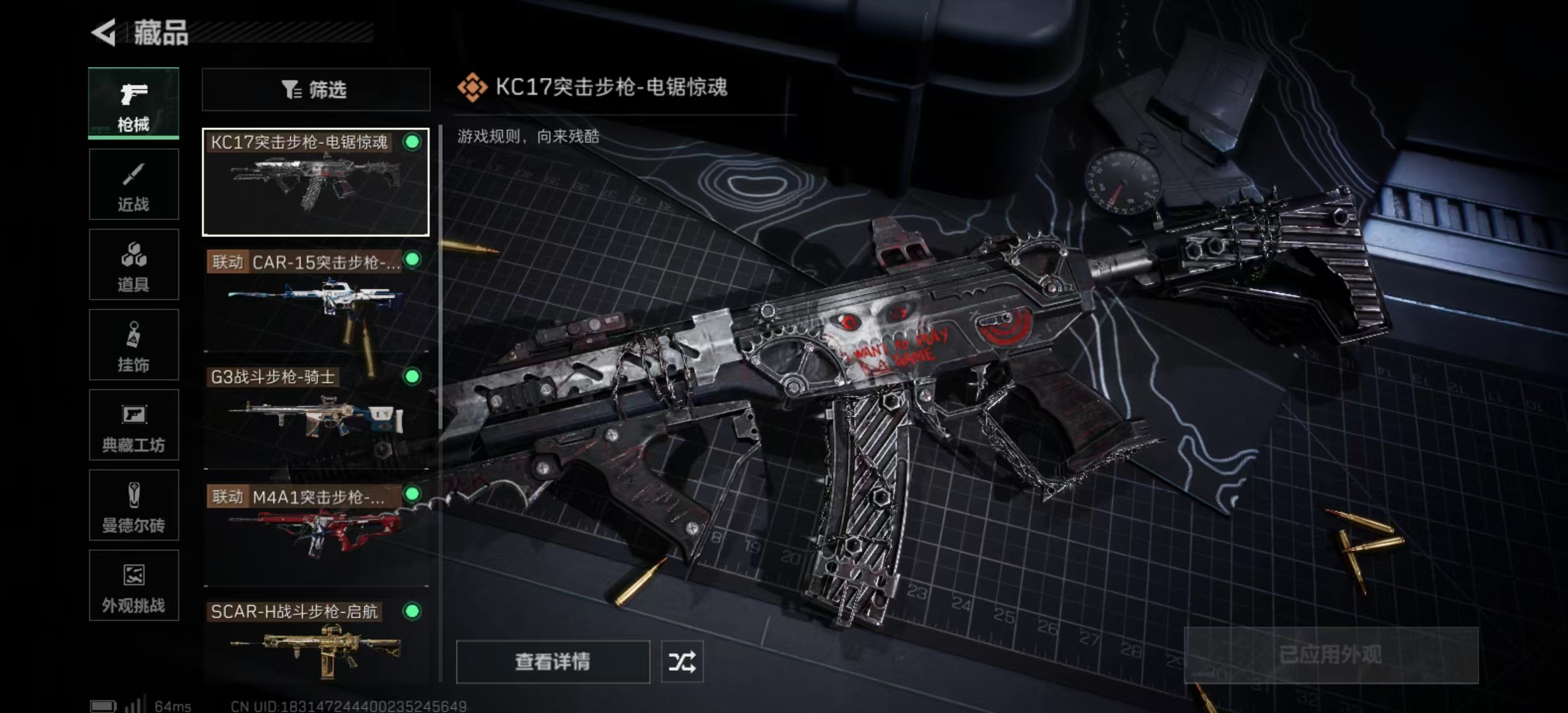
Task: Switch to the 枪械 firearms tab
Action: pyautogui.click(x=133, y=104)
